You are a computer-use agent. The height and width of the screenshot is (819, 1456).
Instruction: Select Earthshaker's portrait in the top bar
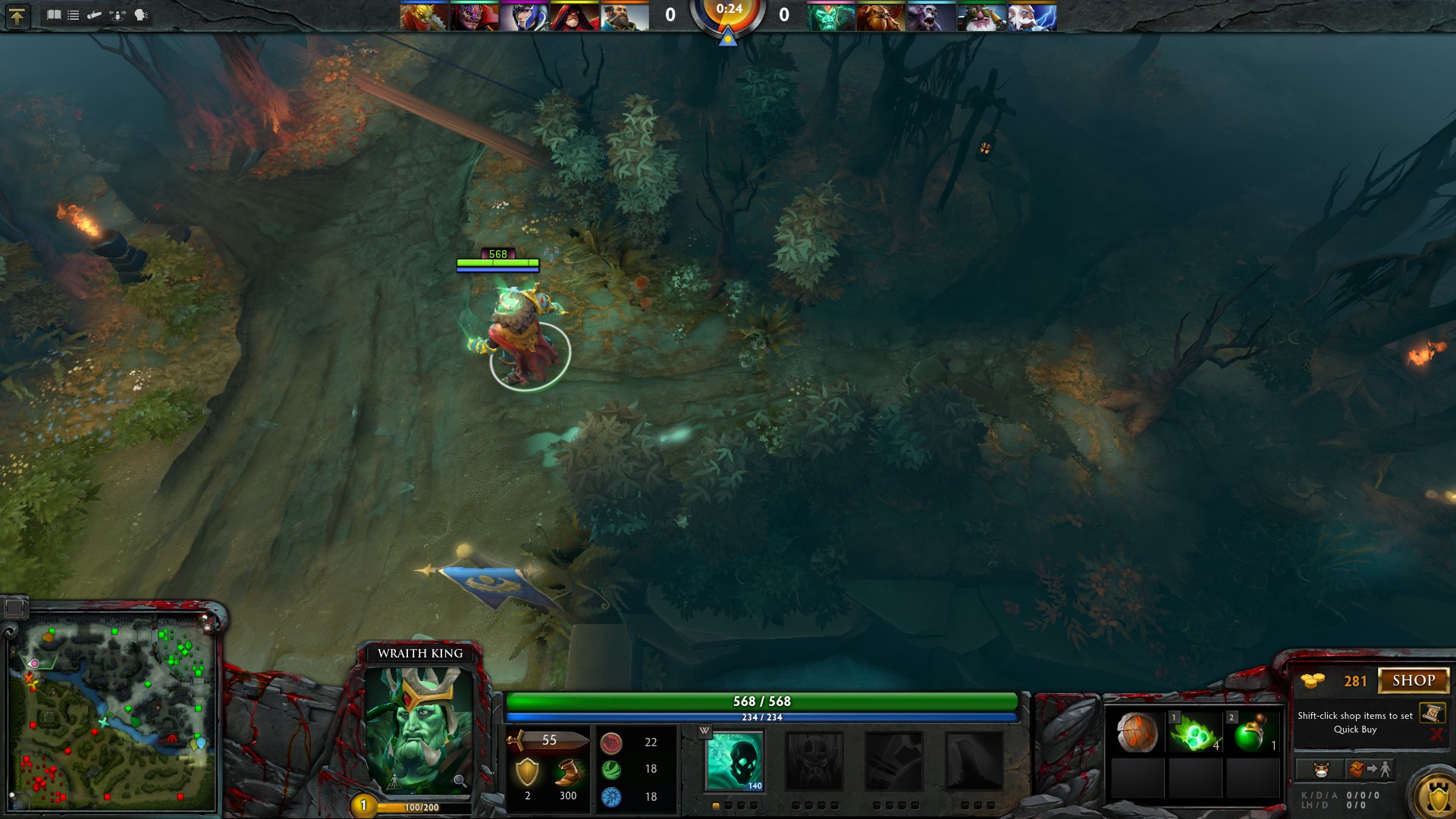pyautogui.click(x=881, y=17)
